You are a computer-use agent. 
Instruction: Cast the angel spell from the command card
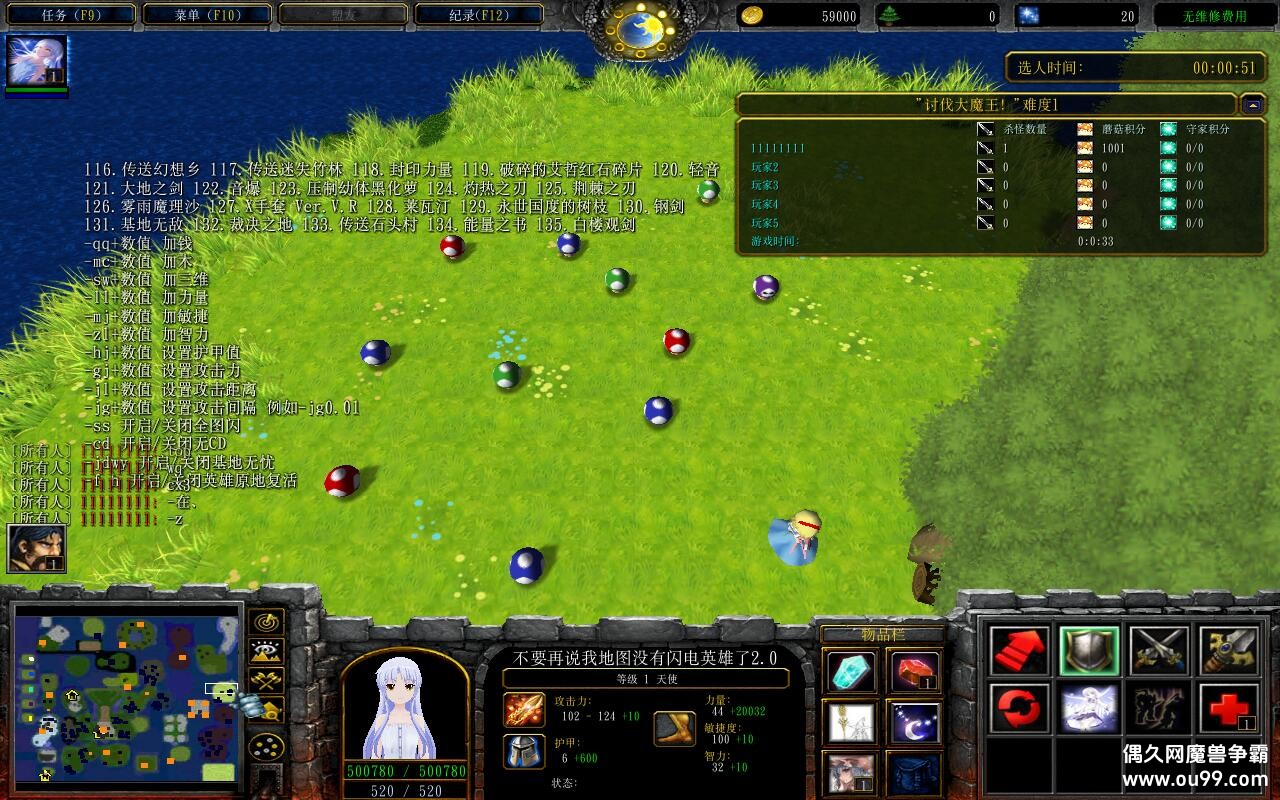[x=1089, y=709]
